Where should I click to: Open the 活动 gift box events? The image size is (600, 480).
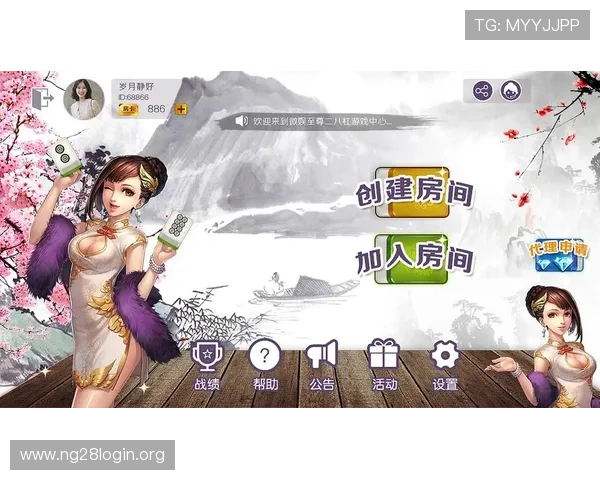[384, 365]
